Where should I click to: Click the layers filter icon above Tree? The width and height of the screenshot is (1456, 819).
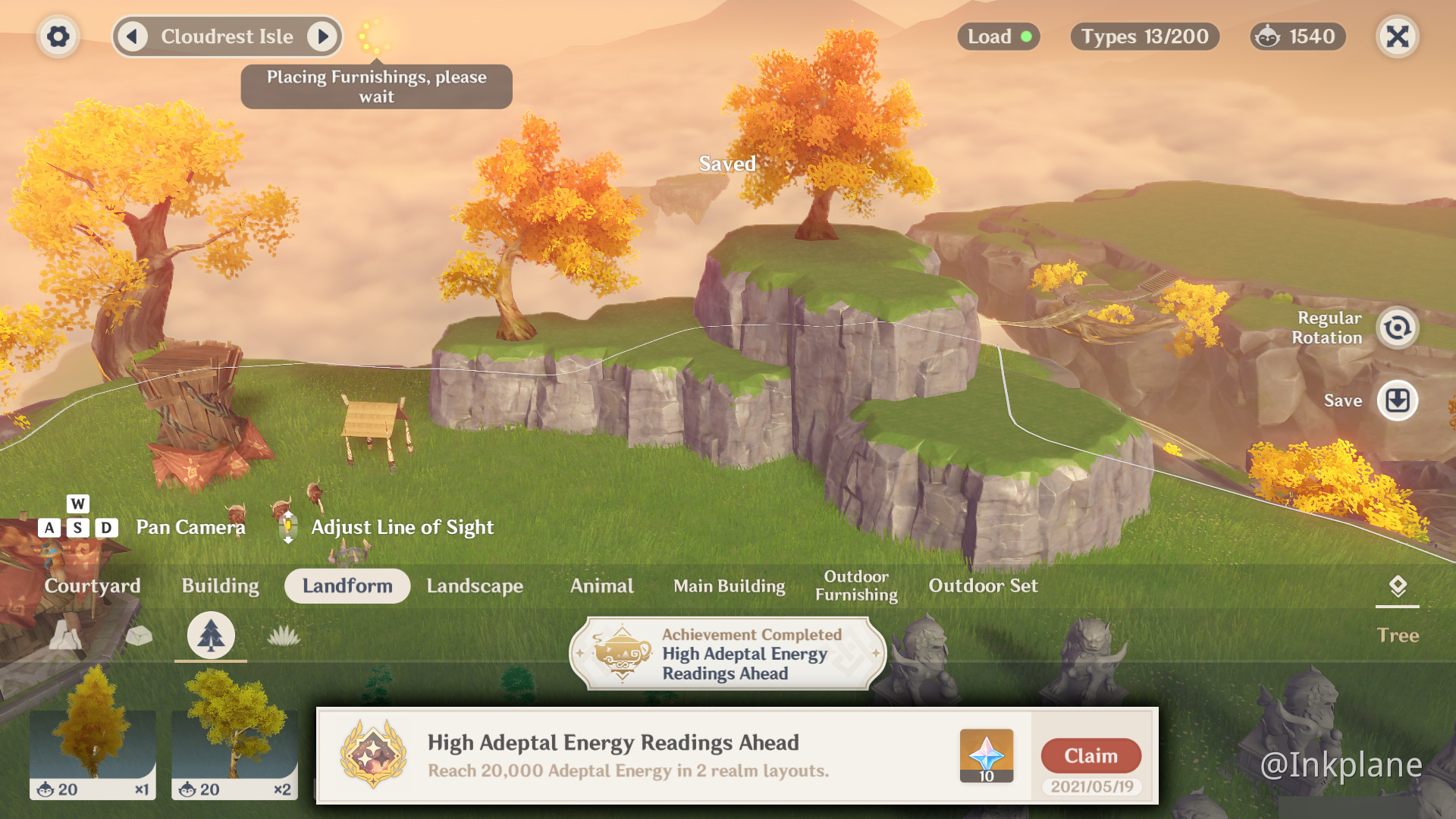[x=1397, y=585]
